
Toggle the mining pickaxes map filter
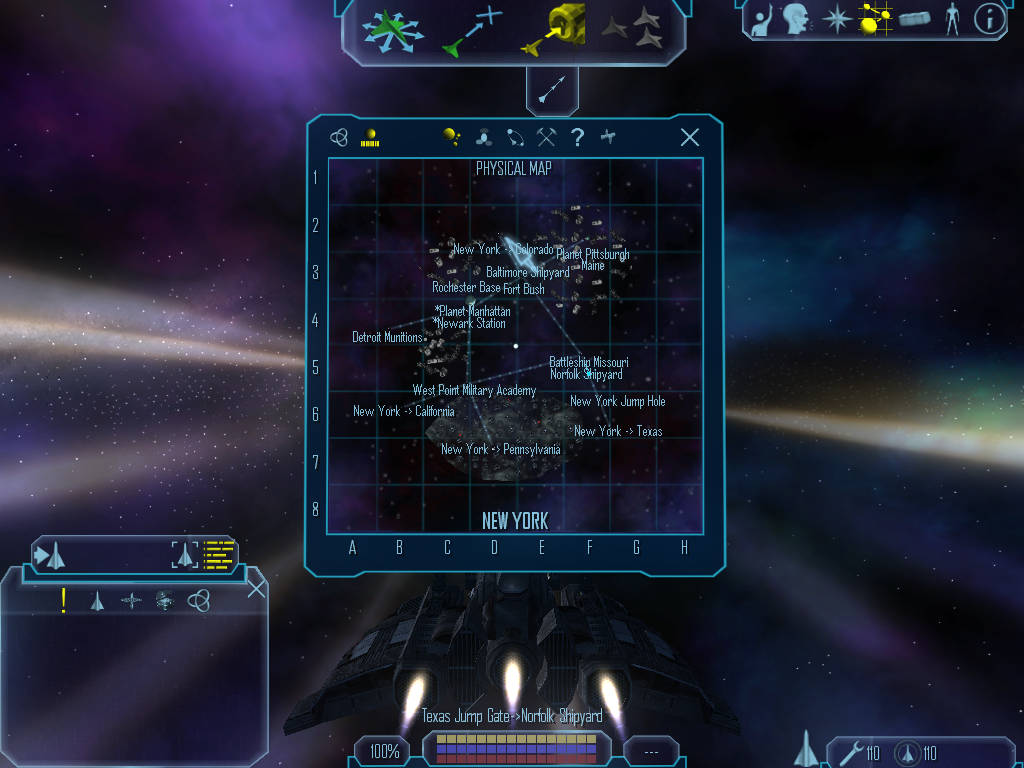pos(546,138)
